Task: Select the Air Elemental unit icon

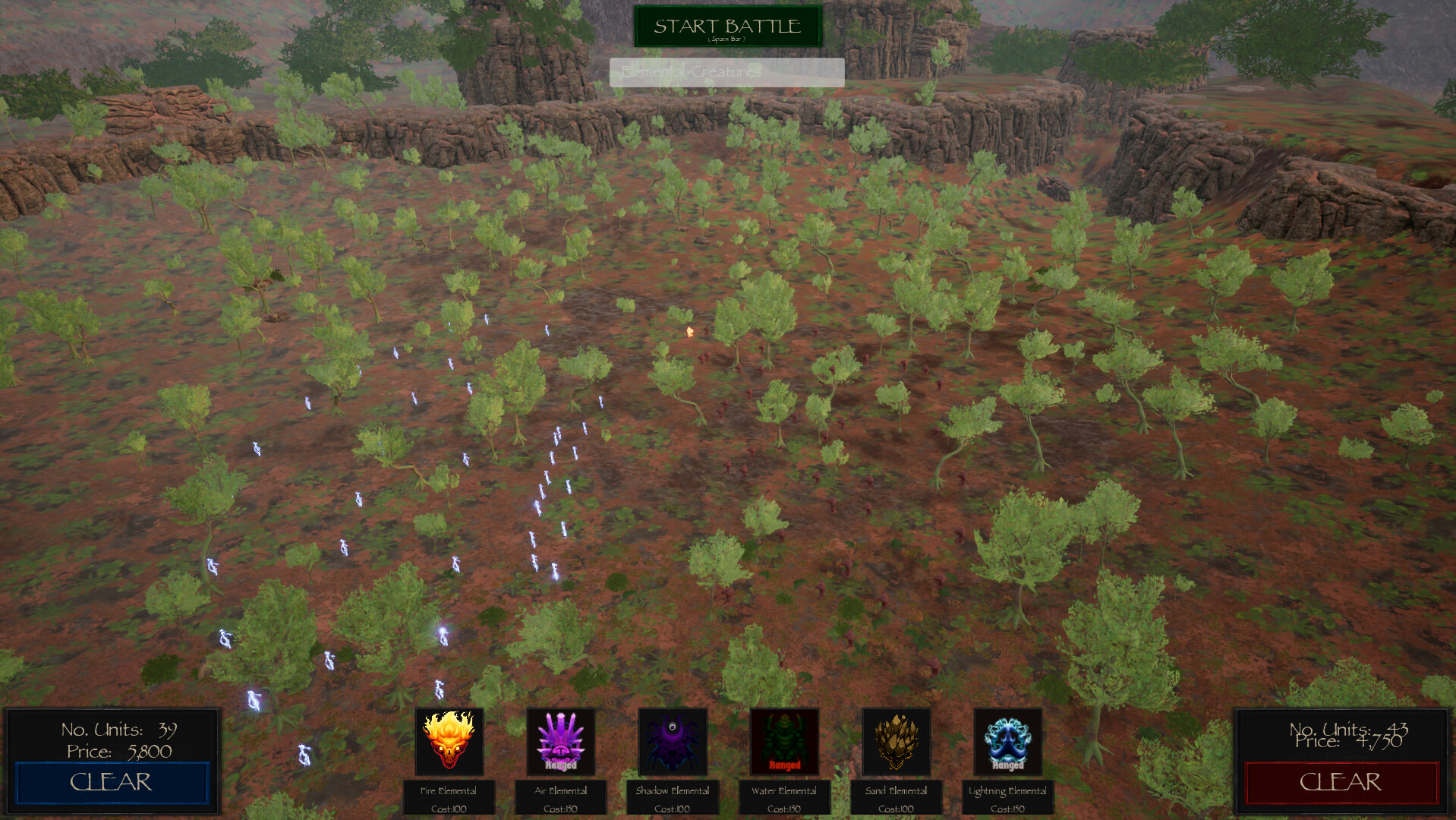Action: coord(561,742)
